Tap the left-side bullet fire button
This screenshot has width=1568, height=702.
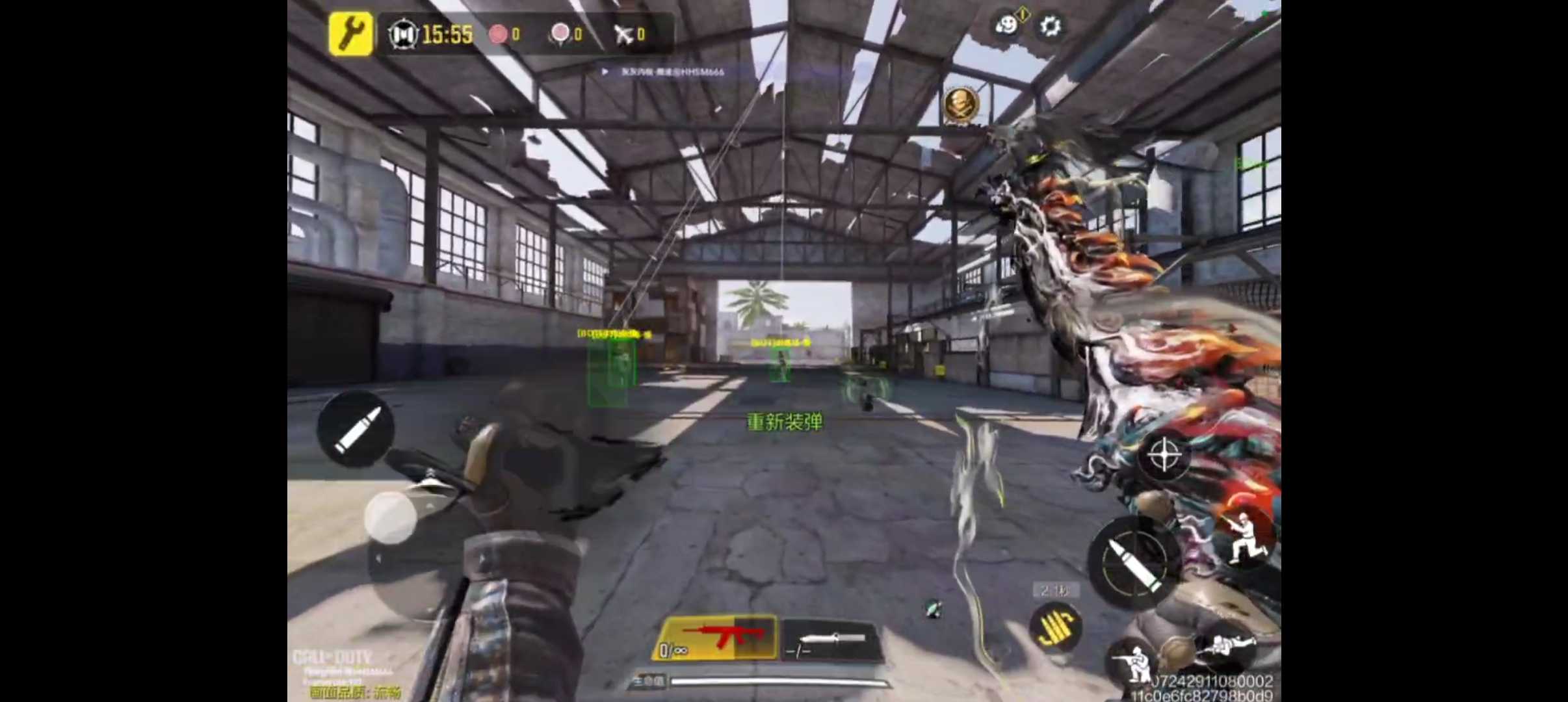point(356,428)
